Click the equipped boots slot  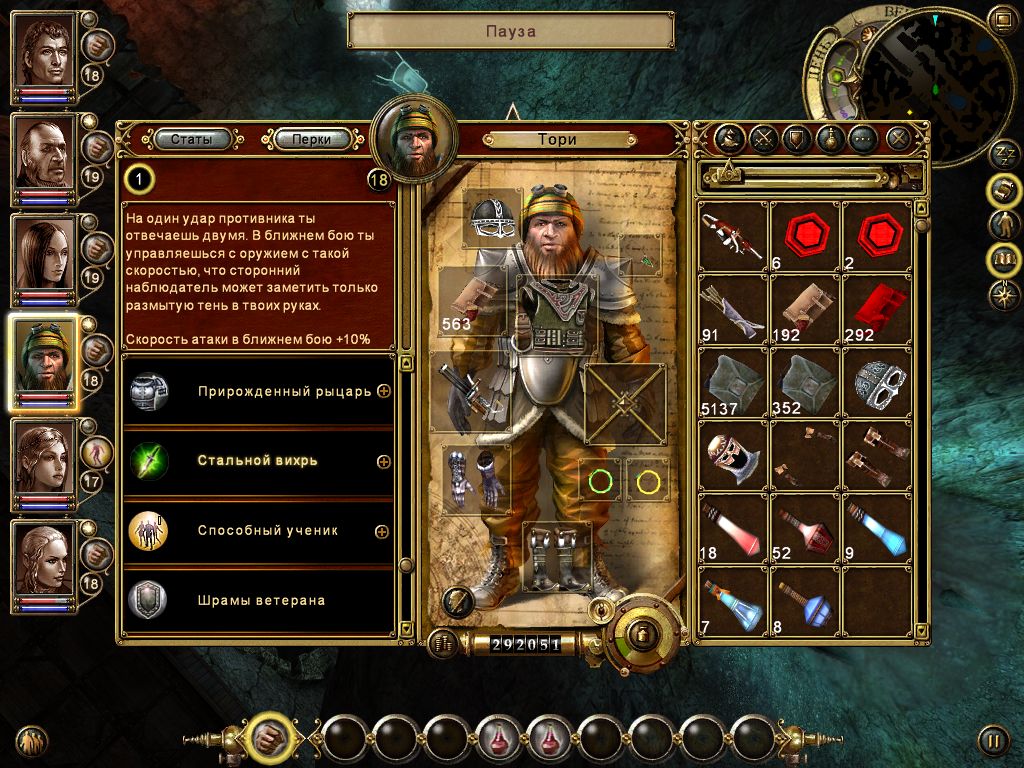point(557,557)
